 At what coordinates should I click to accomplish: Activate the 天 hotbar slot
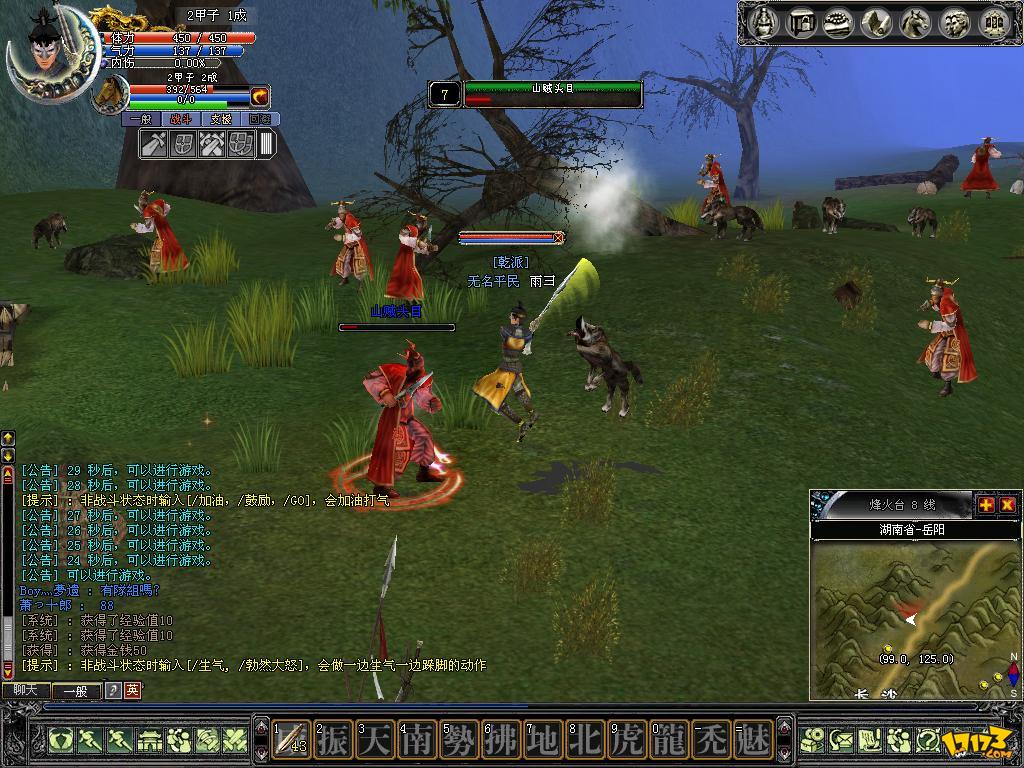(x=375, y=740)
